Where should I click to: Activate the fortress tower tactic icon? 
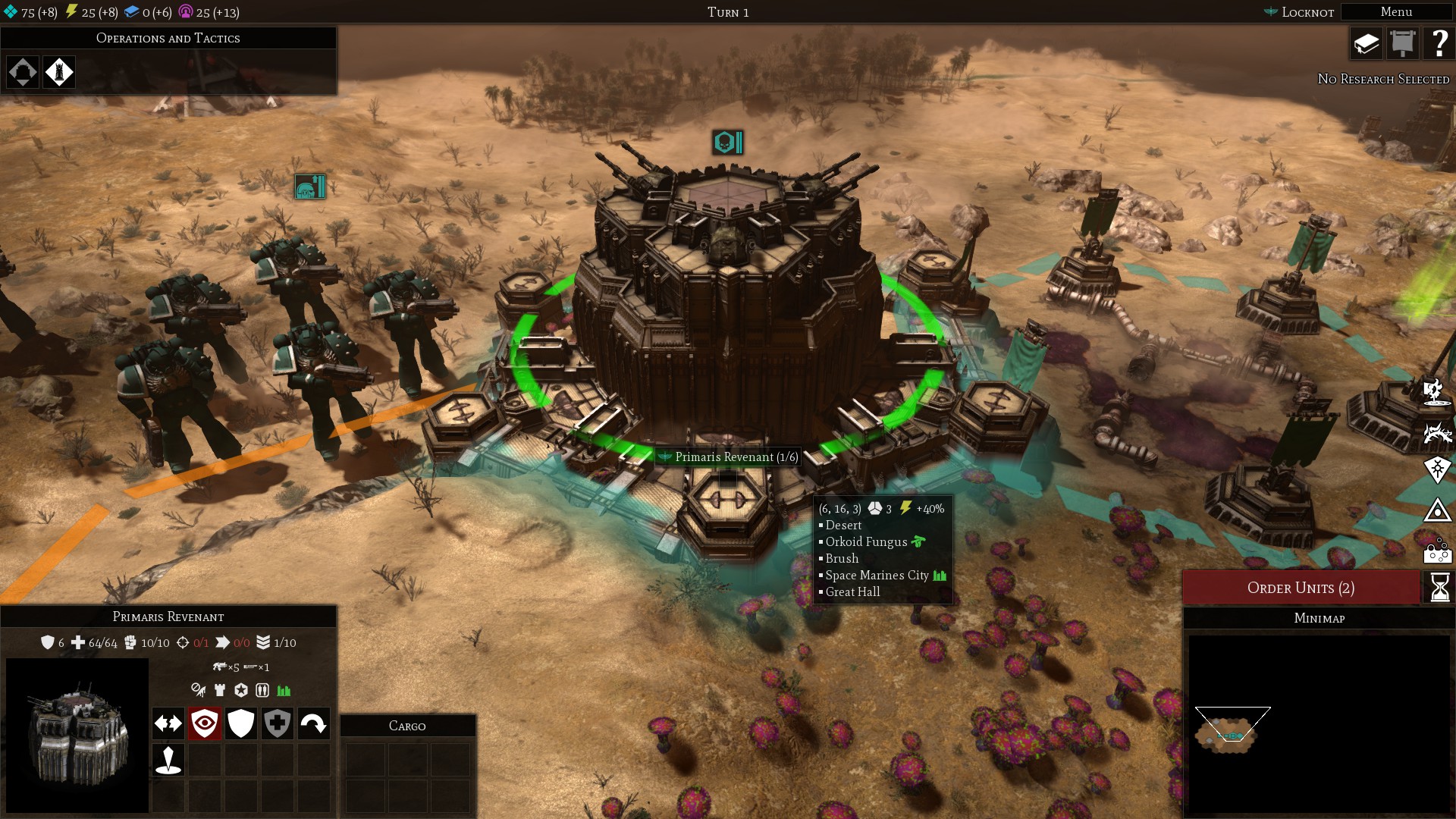click(59, 72)
